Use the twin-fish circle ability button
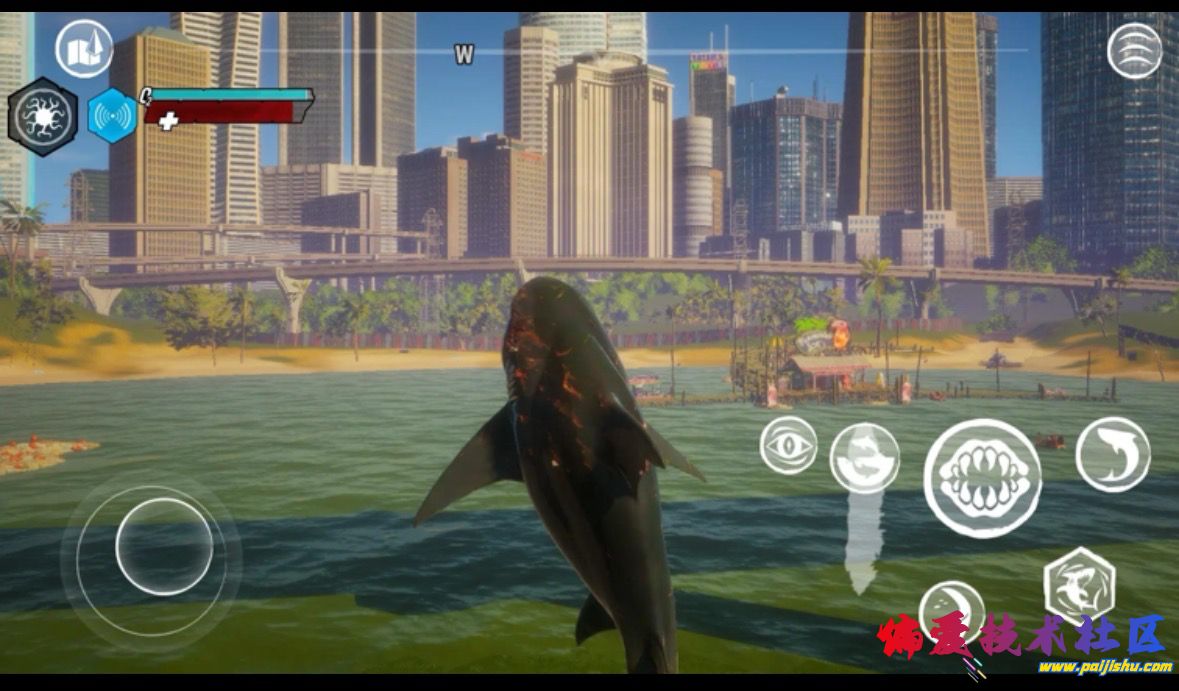 (x=865, y=458)
